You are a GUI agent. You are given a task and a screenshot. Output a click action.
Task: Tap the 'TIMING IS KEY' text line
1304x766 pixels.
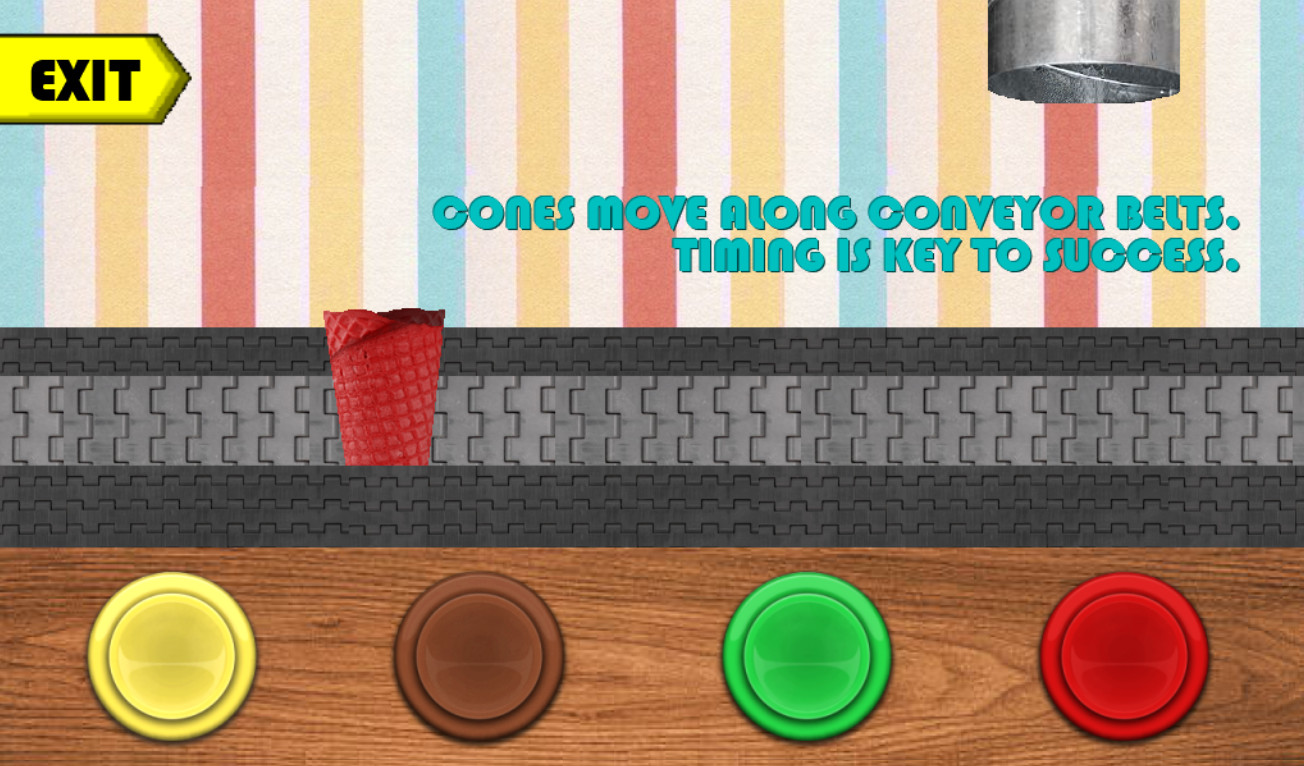[960, 255]
